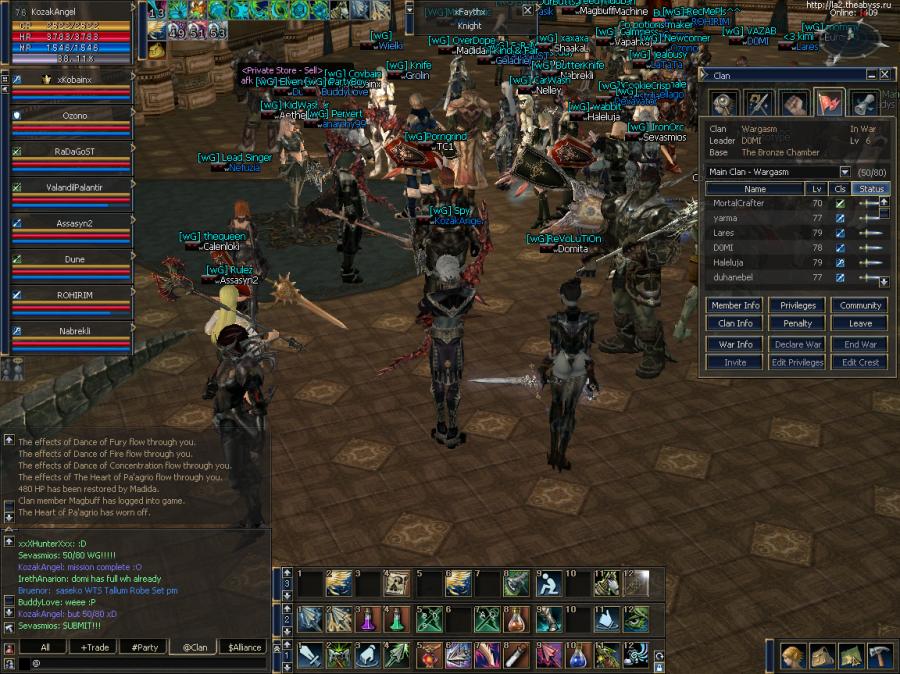
Task: Show Clan Info details
Action: pyautogui.click(x=736, y=324)
